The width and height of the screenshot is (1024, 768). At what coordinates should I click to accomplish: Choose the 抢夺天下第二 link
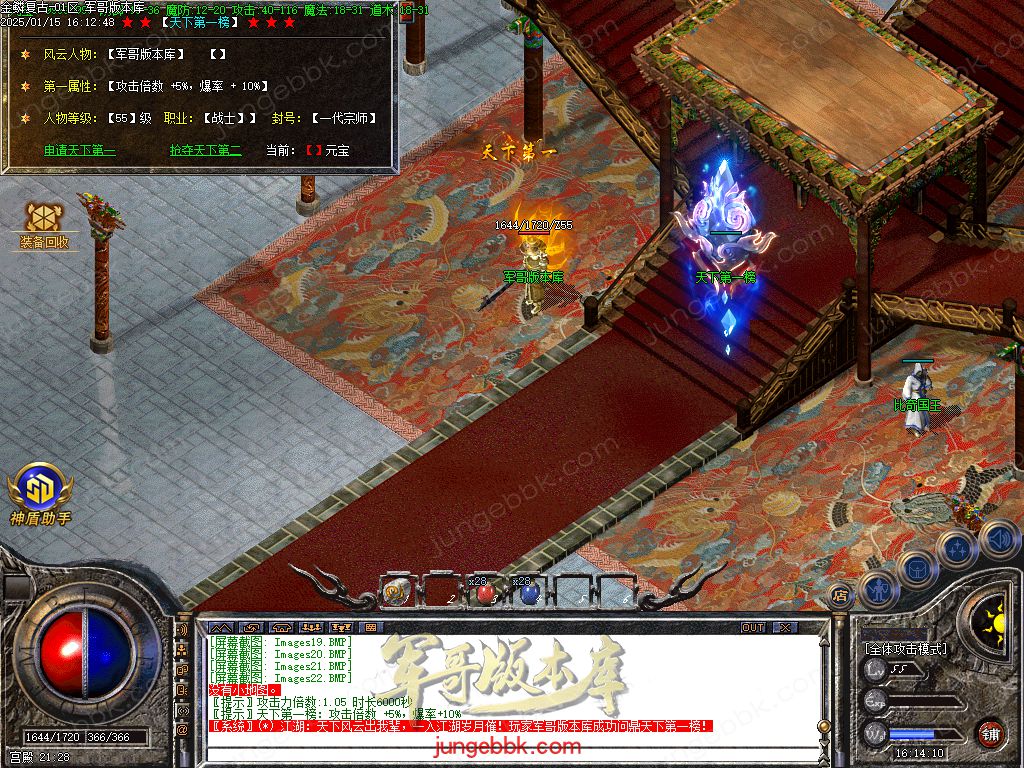click(205, 151)
